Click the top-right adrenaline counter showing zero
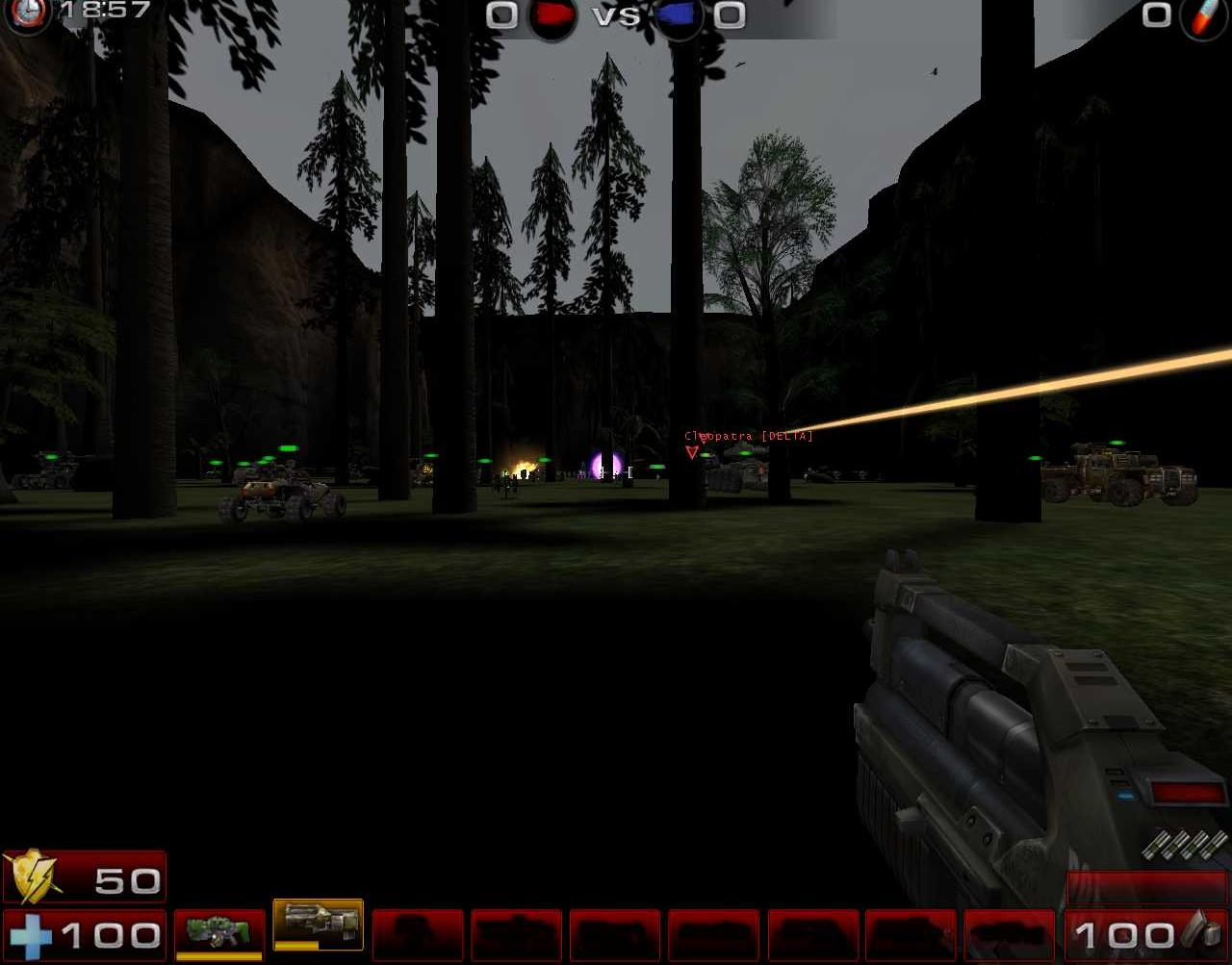 tap(1155, 16)
